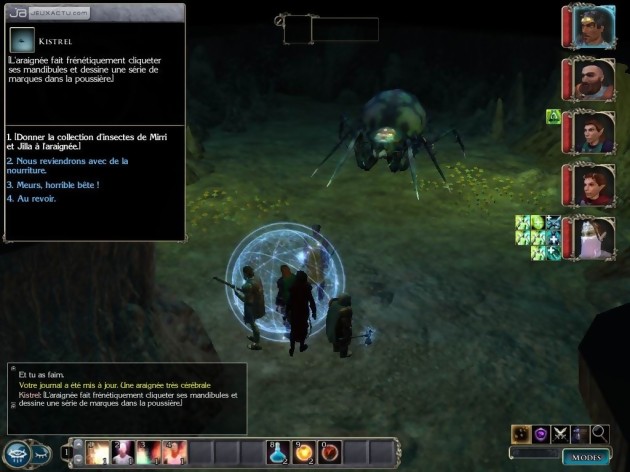Select the crowned leader party portrait
Image resolution: width=630 pixels, height=472 pixels.
[594, 28]
